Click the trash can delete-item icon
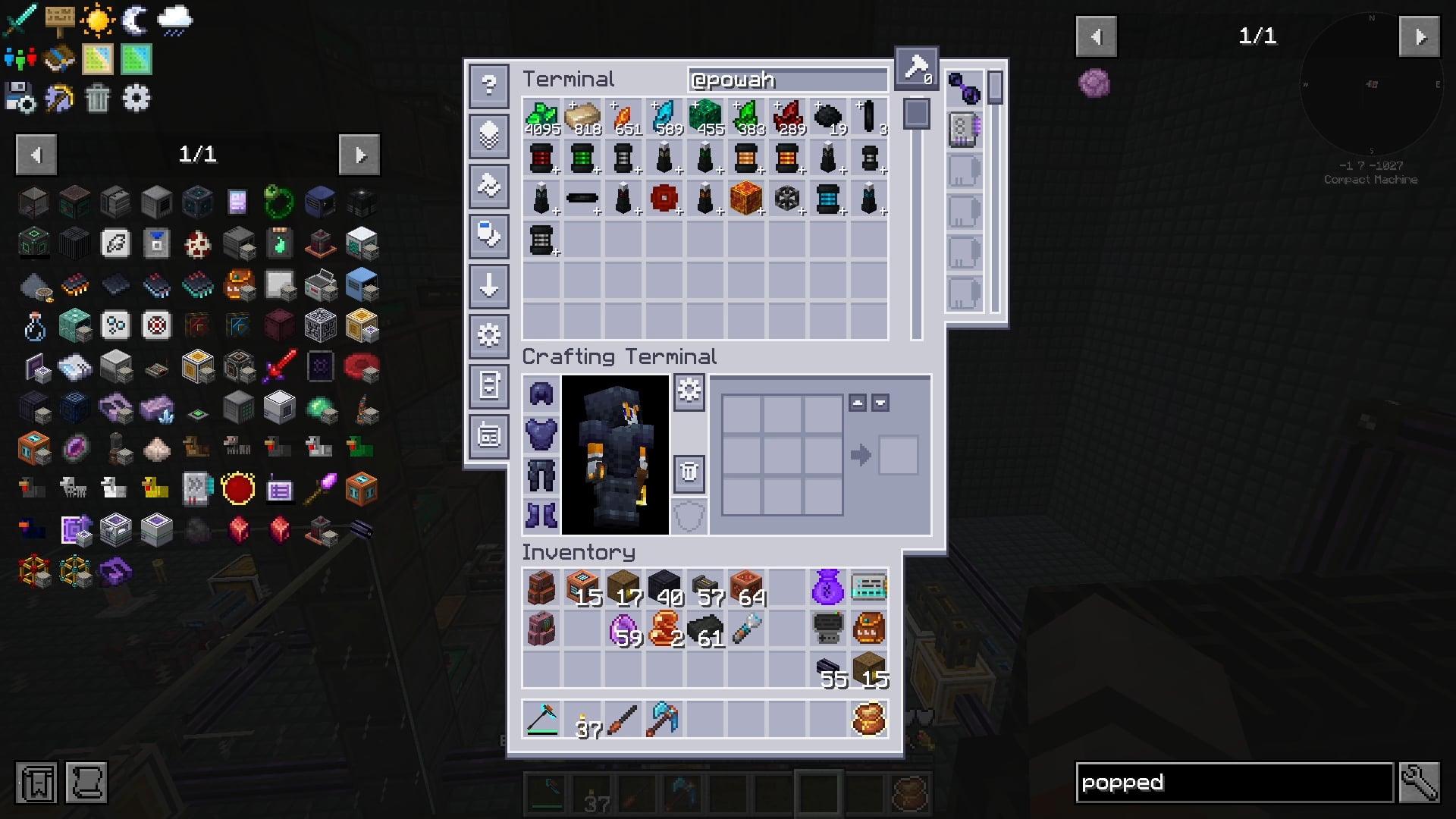1456x819 pixels. [x=98, y=99]
